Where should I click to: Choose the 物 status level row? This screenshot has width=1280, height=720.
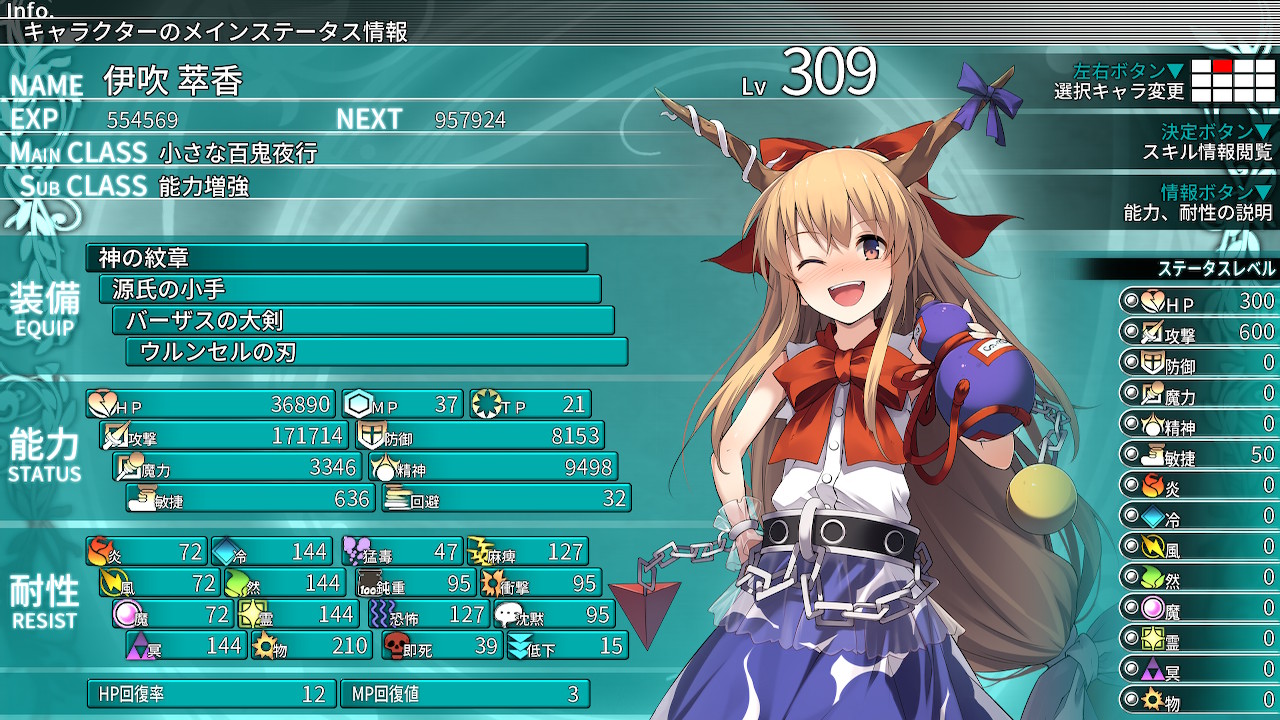tap(1198, 699)
